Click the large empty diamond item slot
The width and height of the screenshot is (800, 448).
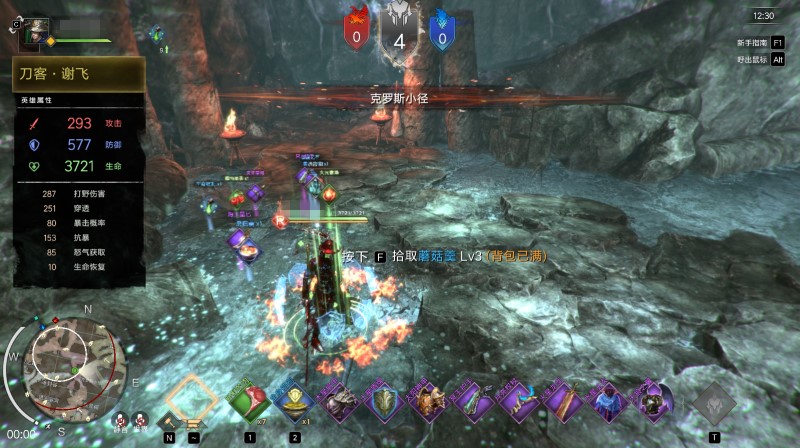coord(191,396)
